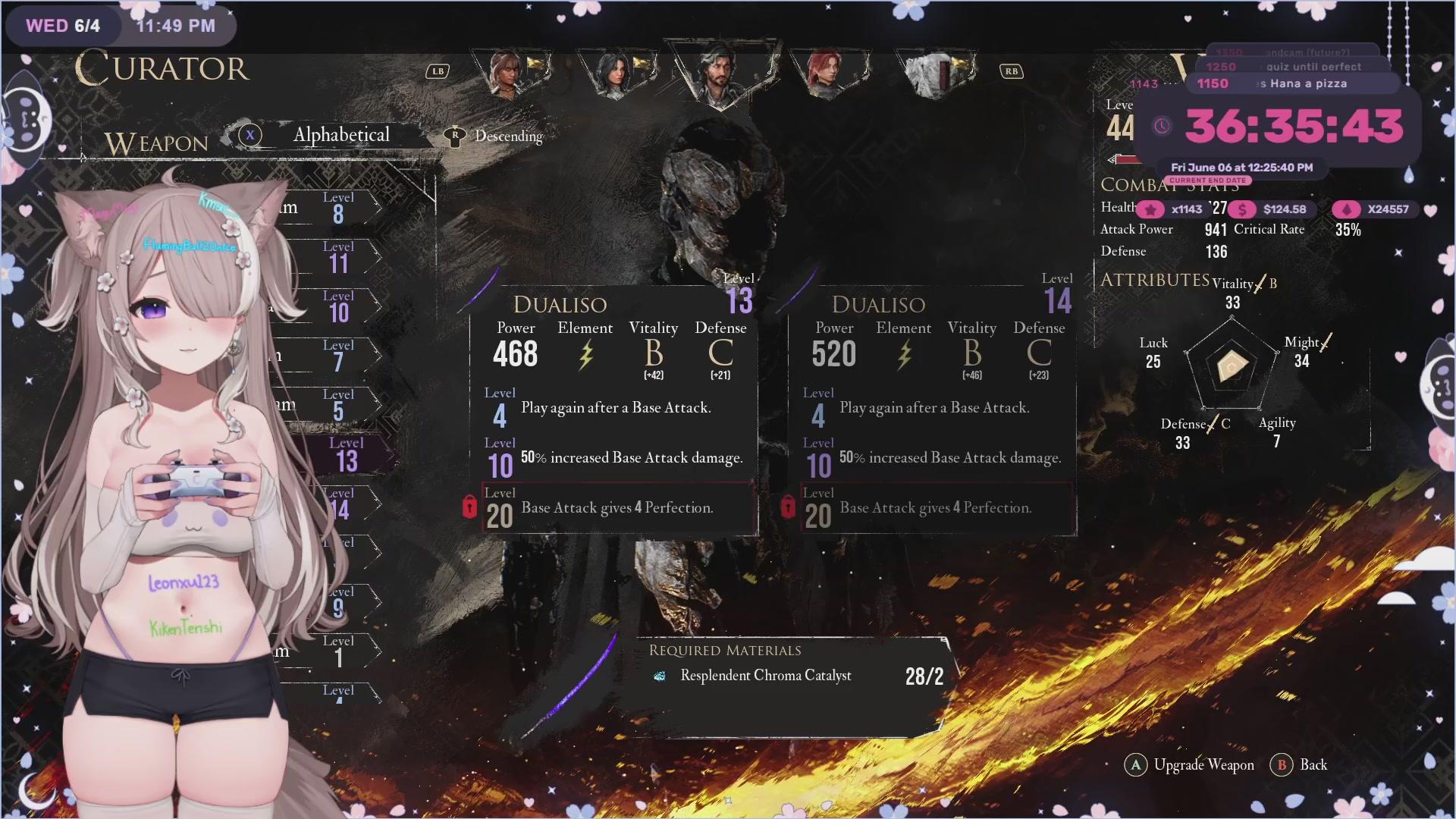Viewport: 1456px width, 819px height.
Task: Pick the Level 10 weapon entry
Action: point(338,306)
